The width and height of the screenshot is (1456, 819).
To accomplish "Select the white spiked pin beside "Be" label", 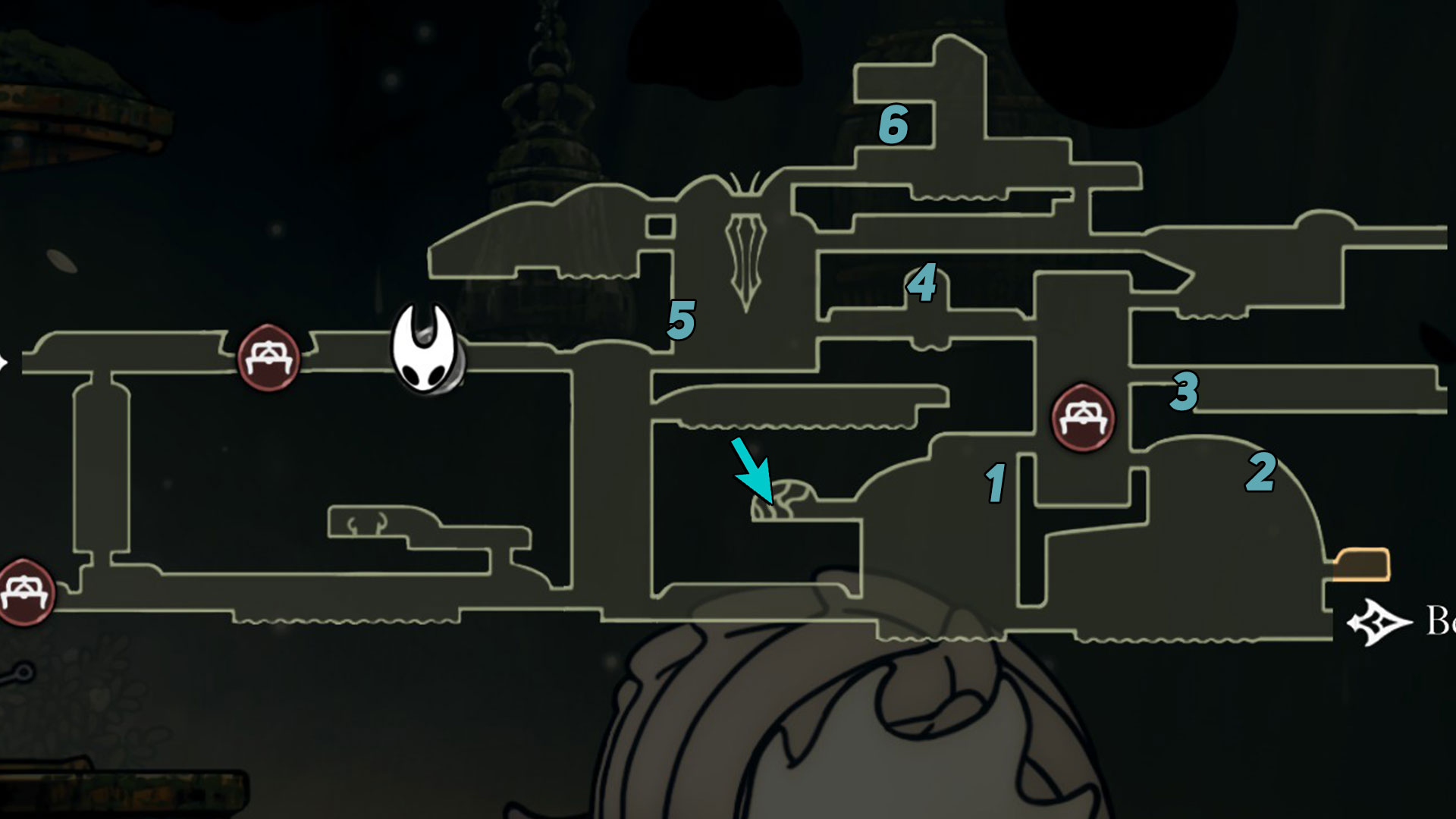I will pyautogui.click(x=1379, y=623).
